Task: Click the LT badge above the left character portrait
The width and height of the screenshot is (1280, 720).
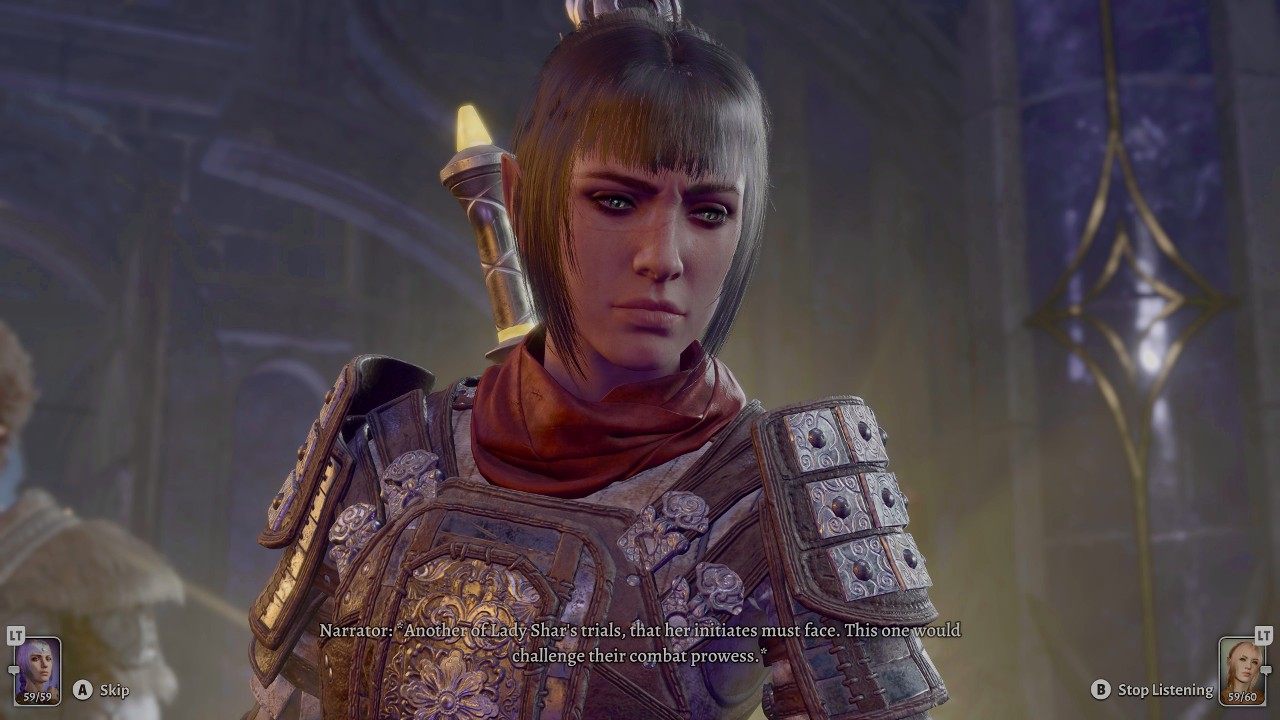Action: coord(16,636)
